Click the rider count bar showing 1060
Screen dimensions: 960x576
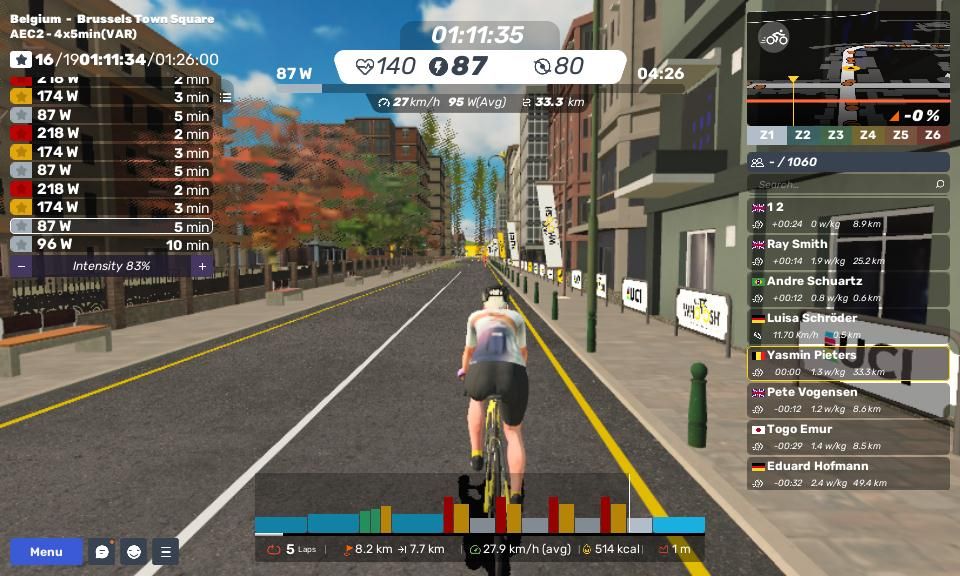point(848,162)
